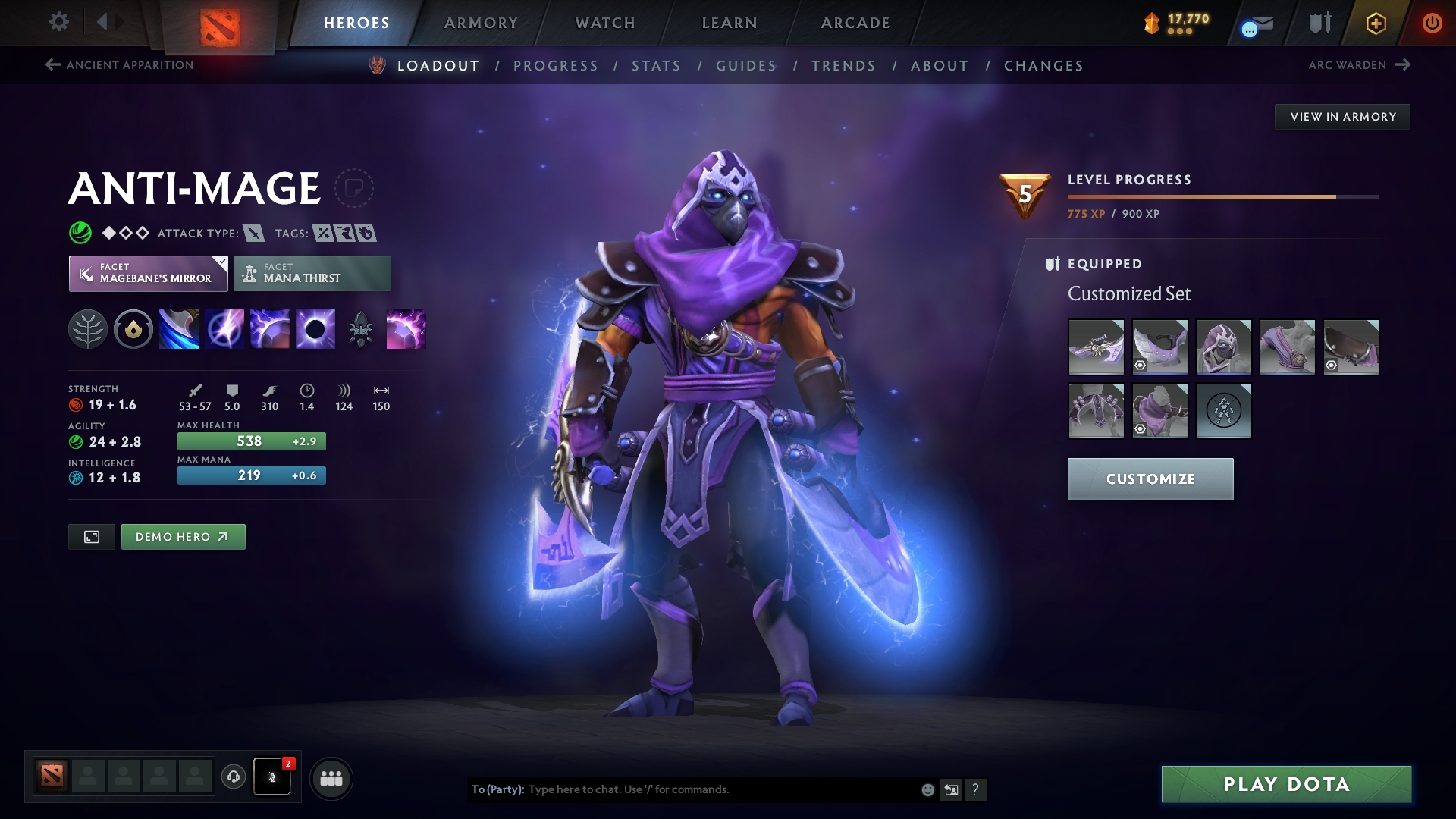Viewport: 1456px width, 819px height.
Task: Select the Mana Thirst facet
Action: (312, 273)
